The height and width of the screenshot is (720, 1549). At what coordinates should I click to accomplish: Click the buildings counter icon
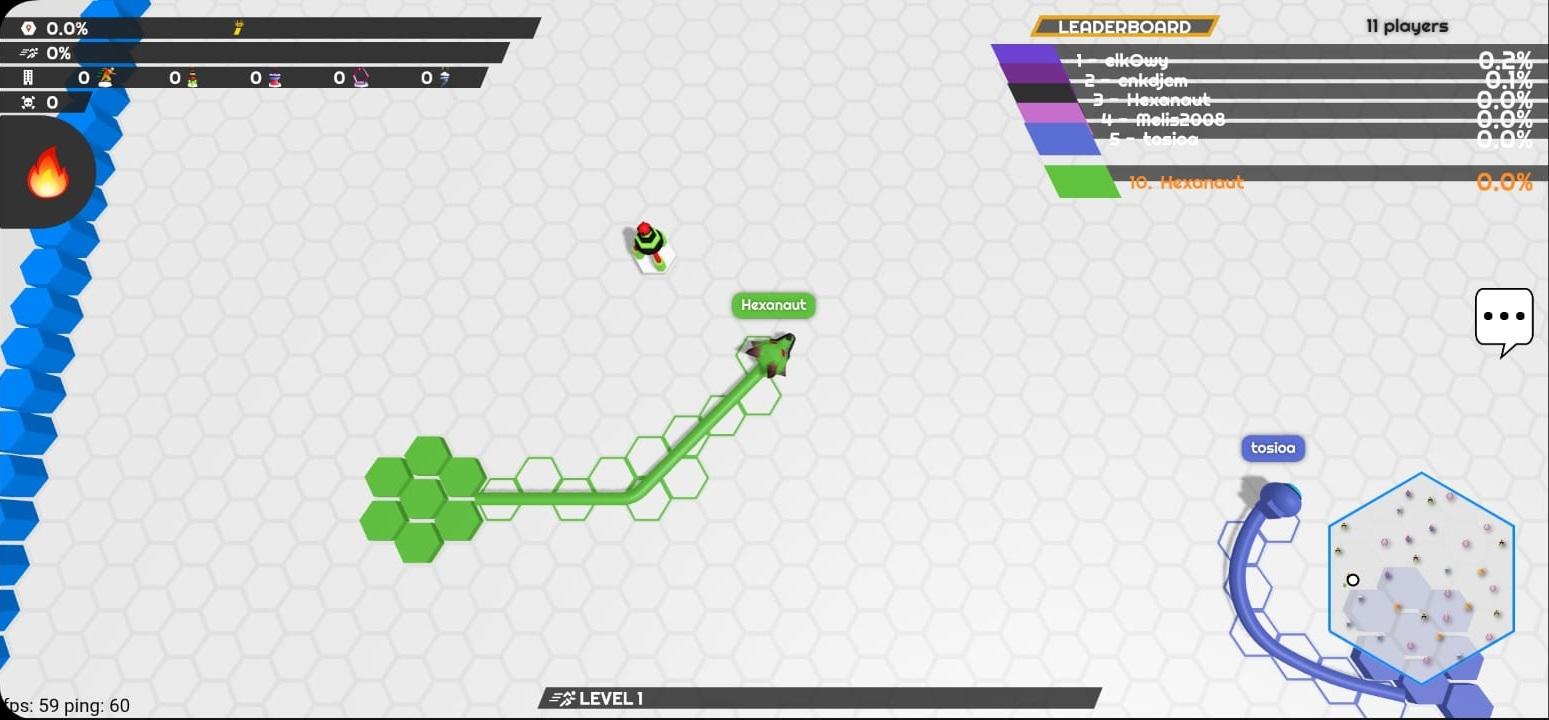pos(29,77)
